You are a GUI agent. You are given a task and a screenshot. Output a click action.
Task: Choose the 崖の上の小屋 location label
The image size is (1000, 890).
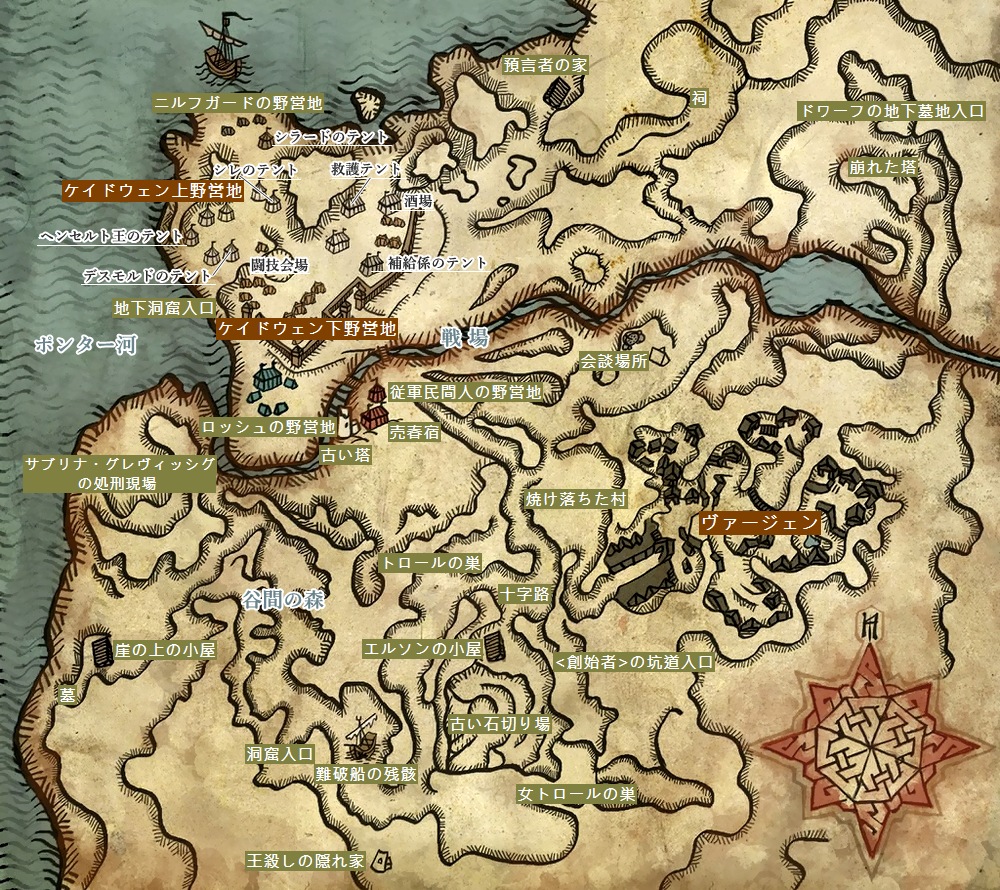[164, 649]
